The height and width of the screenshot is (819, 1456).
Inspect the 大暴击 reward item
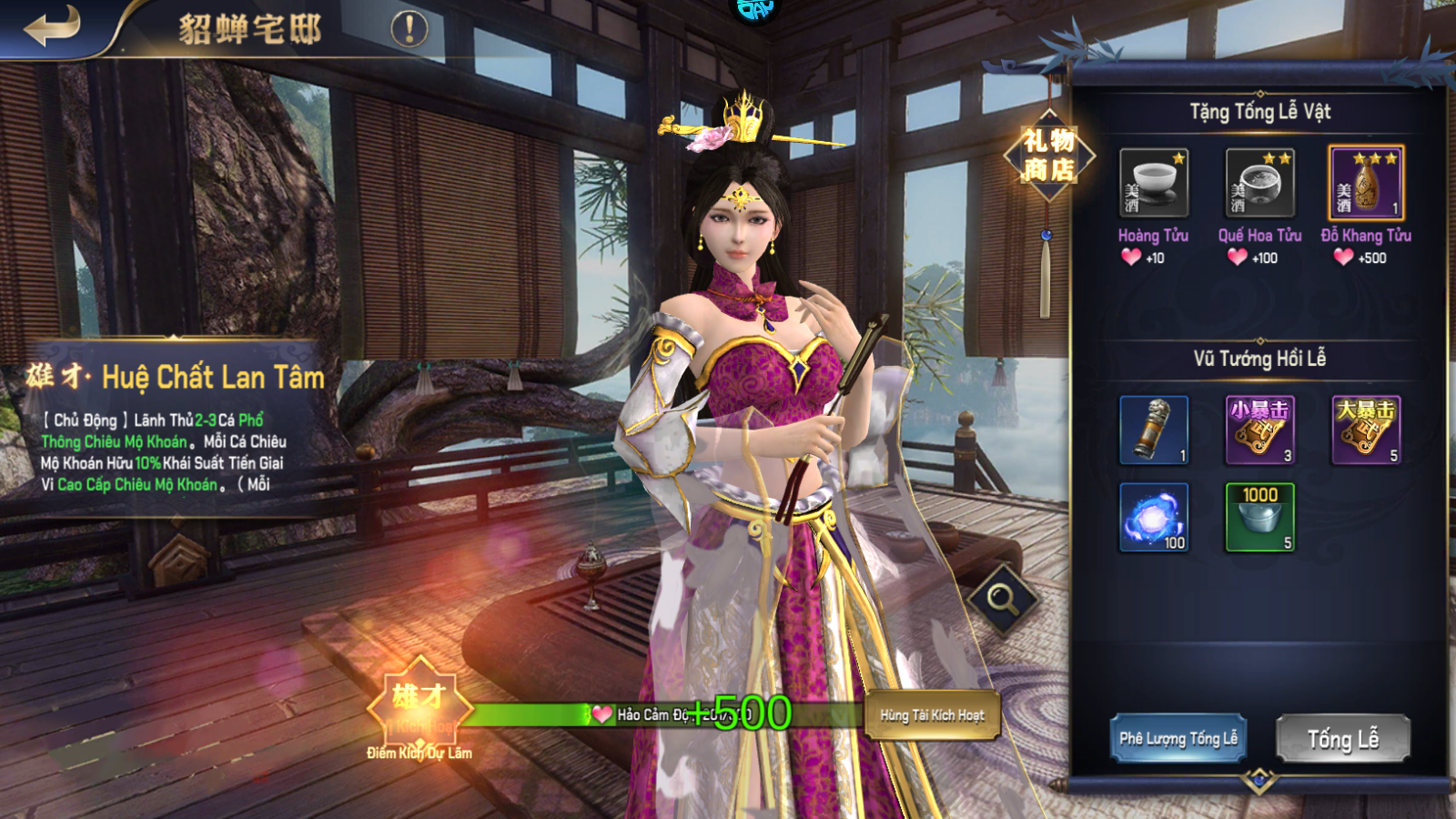[1366, 430]
